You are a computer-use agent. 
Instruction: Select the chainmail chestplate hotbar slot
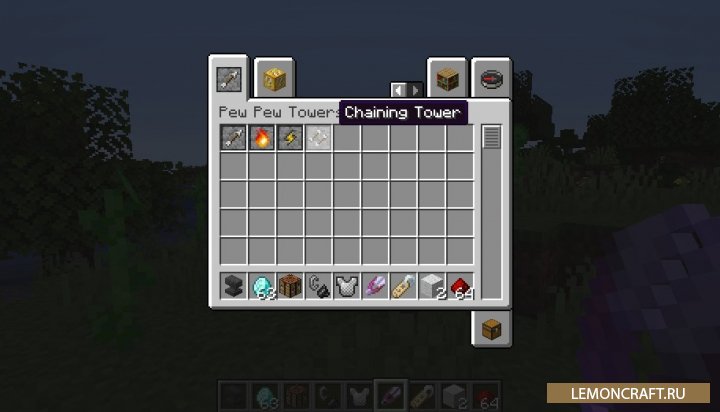pos(347,286)
